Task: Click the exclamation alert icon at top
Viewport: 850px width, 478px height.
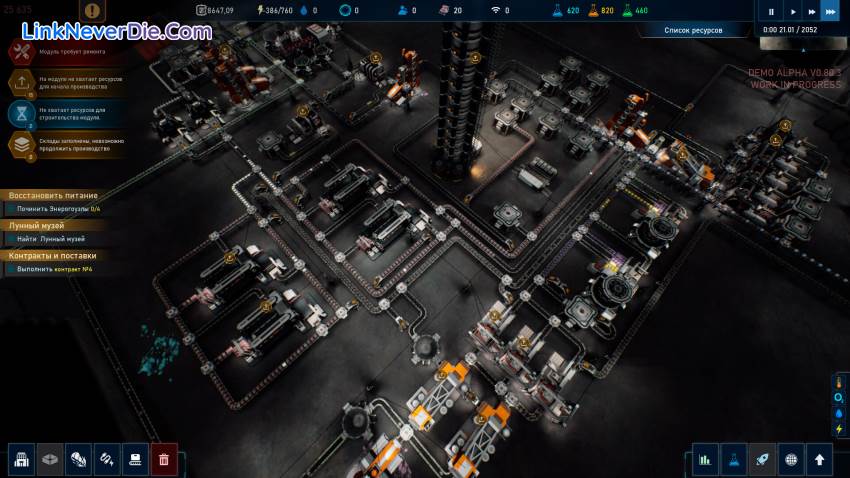Action: coord(93,11)
